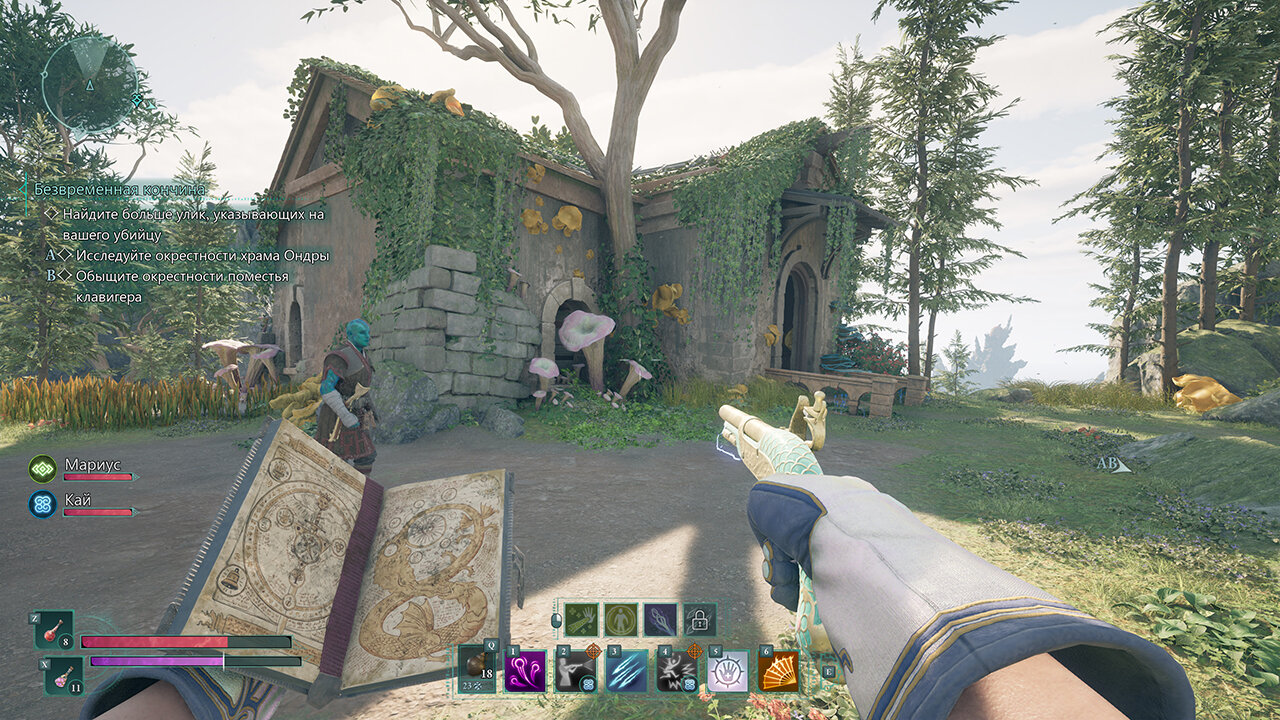Screen dimensions: 1280x720
Task: Activate the companion leaping shockwave ability
Action: 677,671
